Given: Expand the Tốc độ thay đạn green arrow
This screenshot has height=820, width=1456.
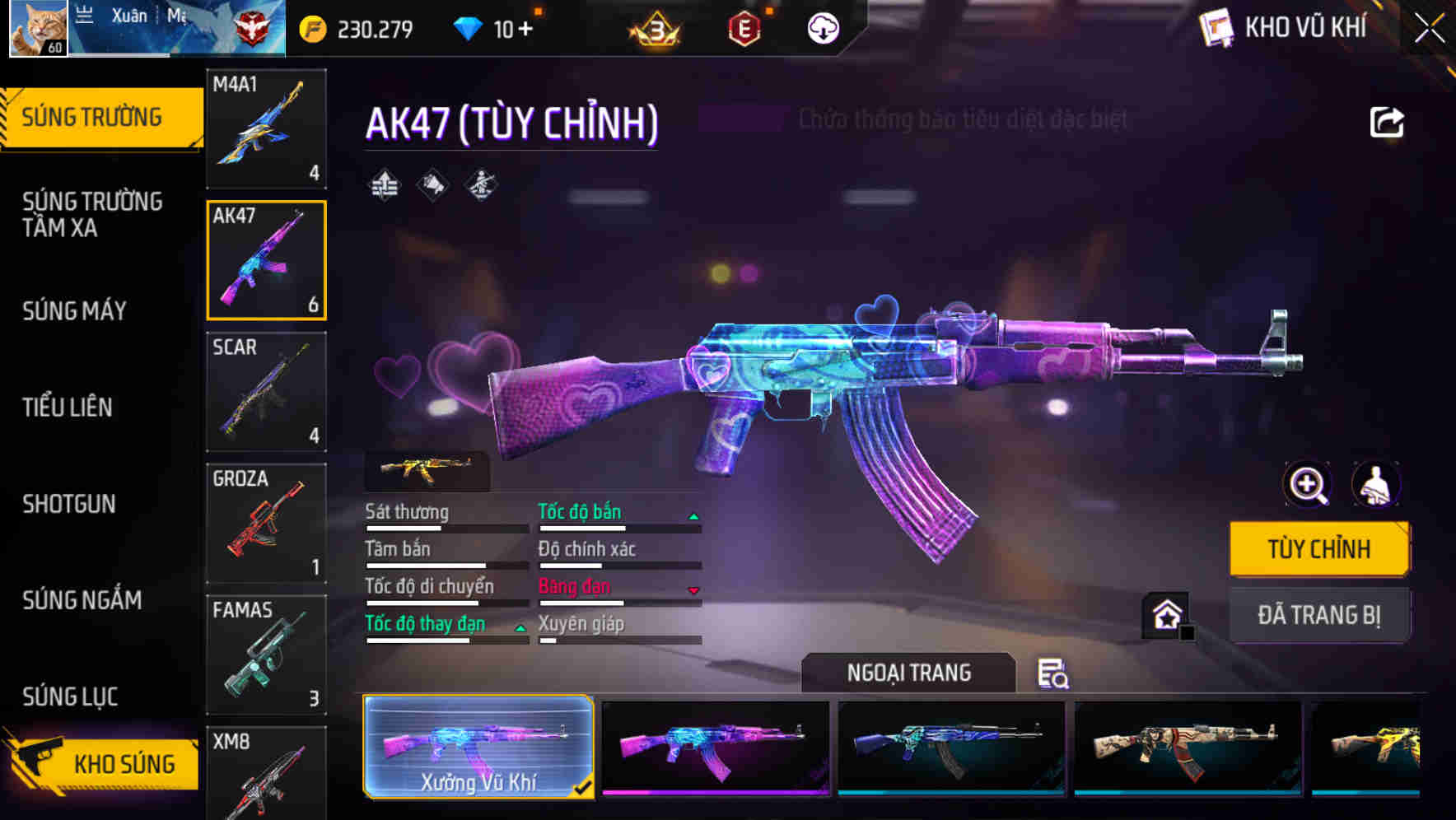Looking at the screenshot, I should tap(521, 627).
